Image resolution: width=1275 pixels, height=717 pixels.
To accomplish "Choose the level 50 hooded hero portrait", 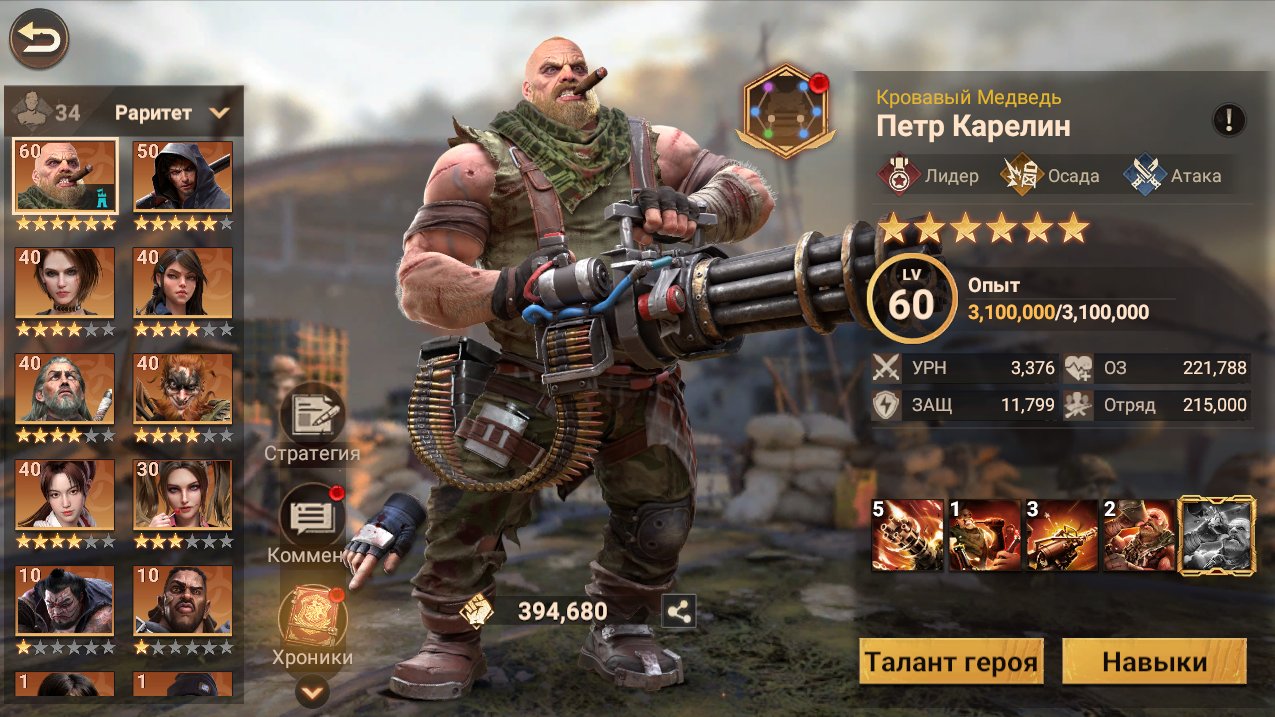I will (x=183, y=176).
